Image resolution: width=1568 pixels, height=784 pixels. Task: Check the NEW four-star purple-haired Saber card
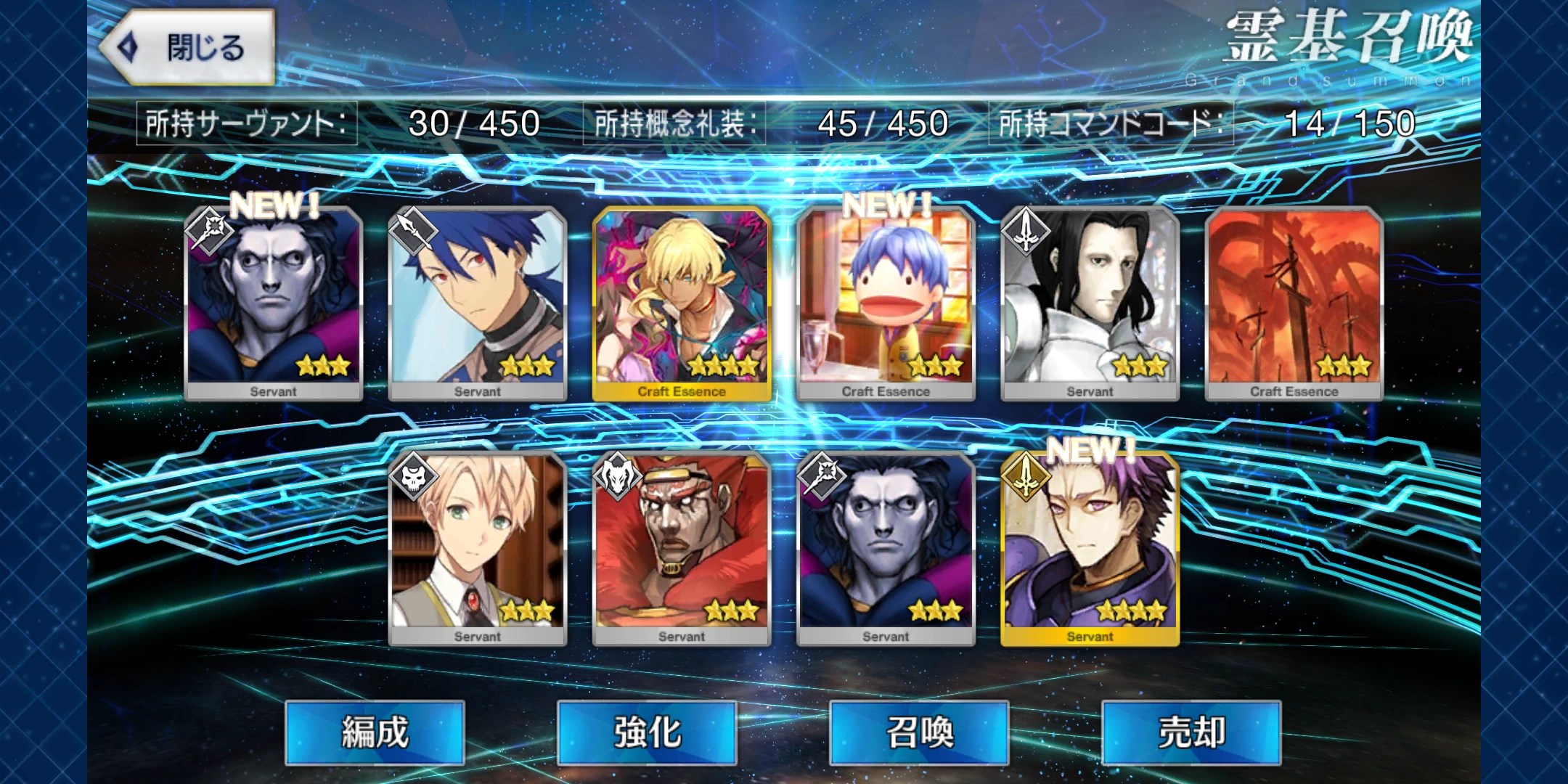pos(1090,547)
